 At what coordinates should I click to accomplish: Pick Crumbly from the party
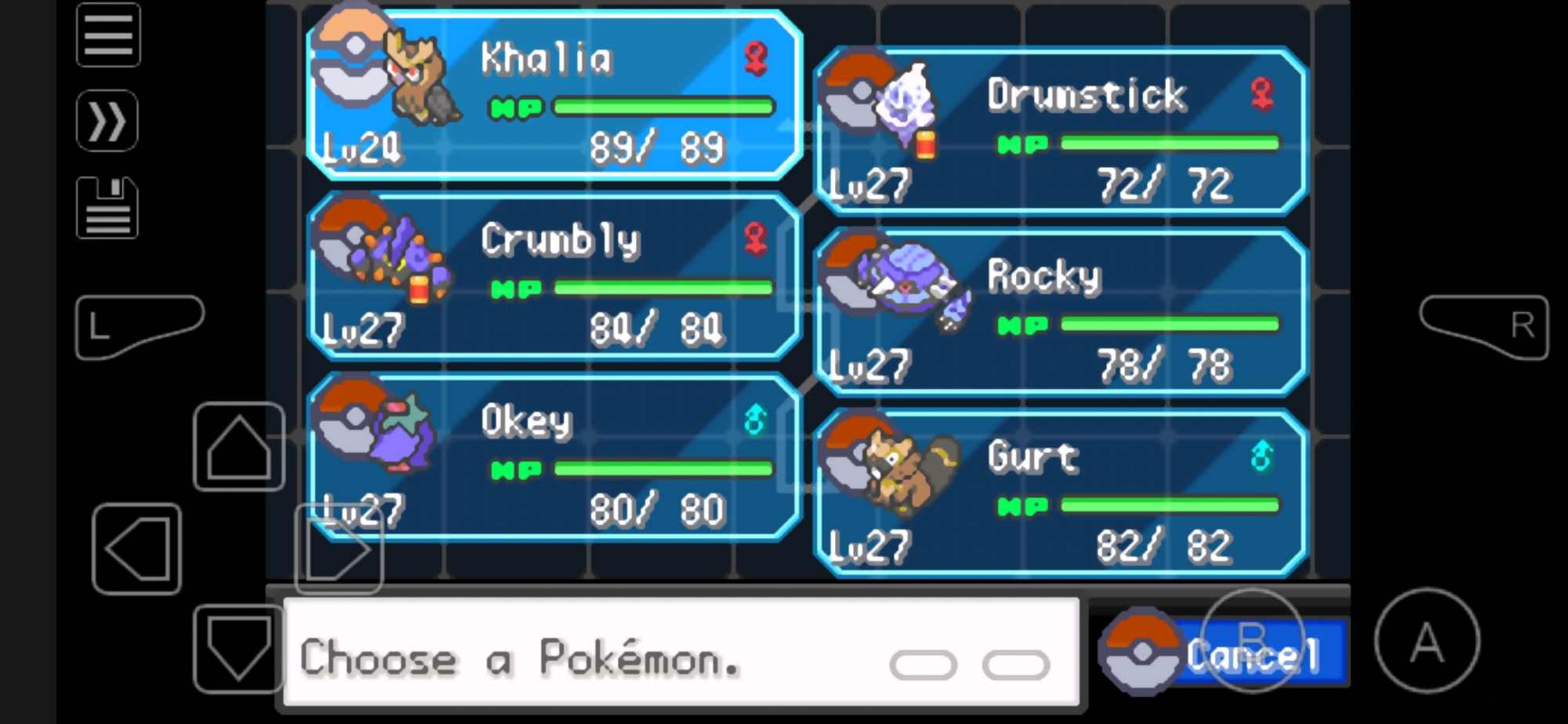554,276
